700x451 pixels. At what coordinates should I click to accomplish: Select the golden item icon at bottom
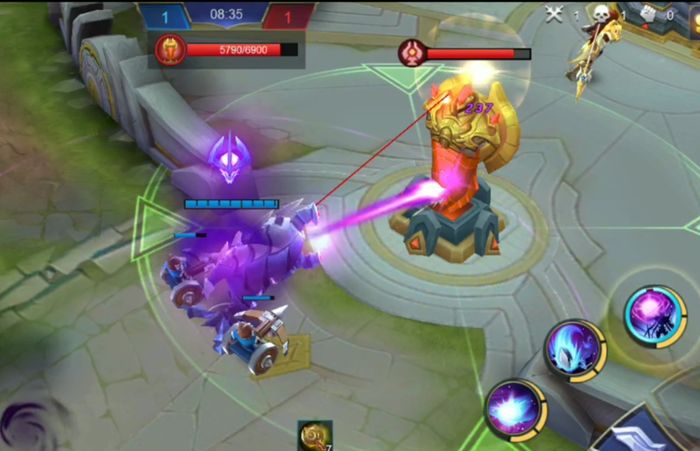314,436
